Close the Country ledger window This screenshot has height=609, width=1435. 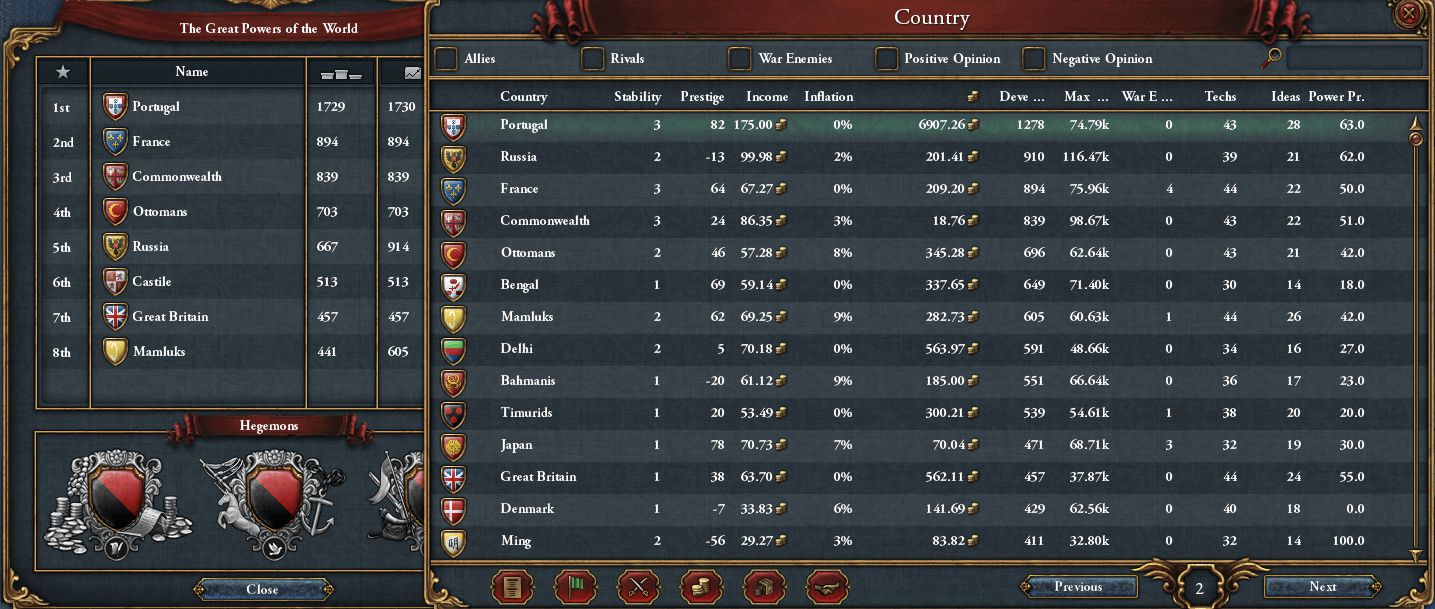1409,14
